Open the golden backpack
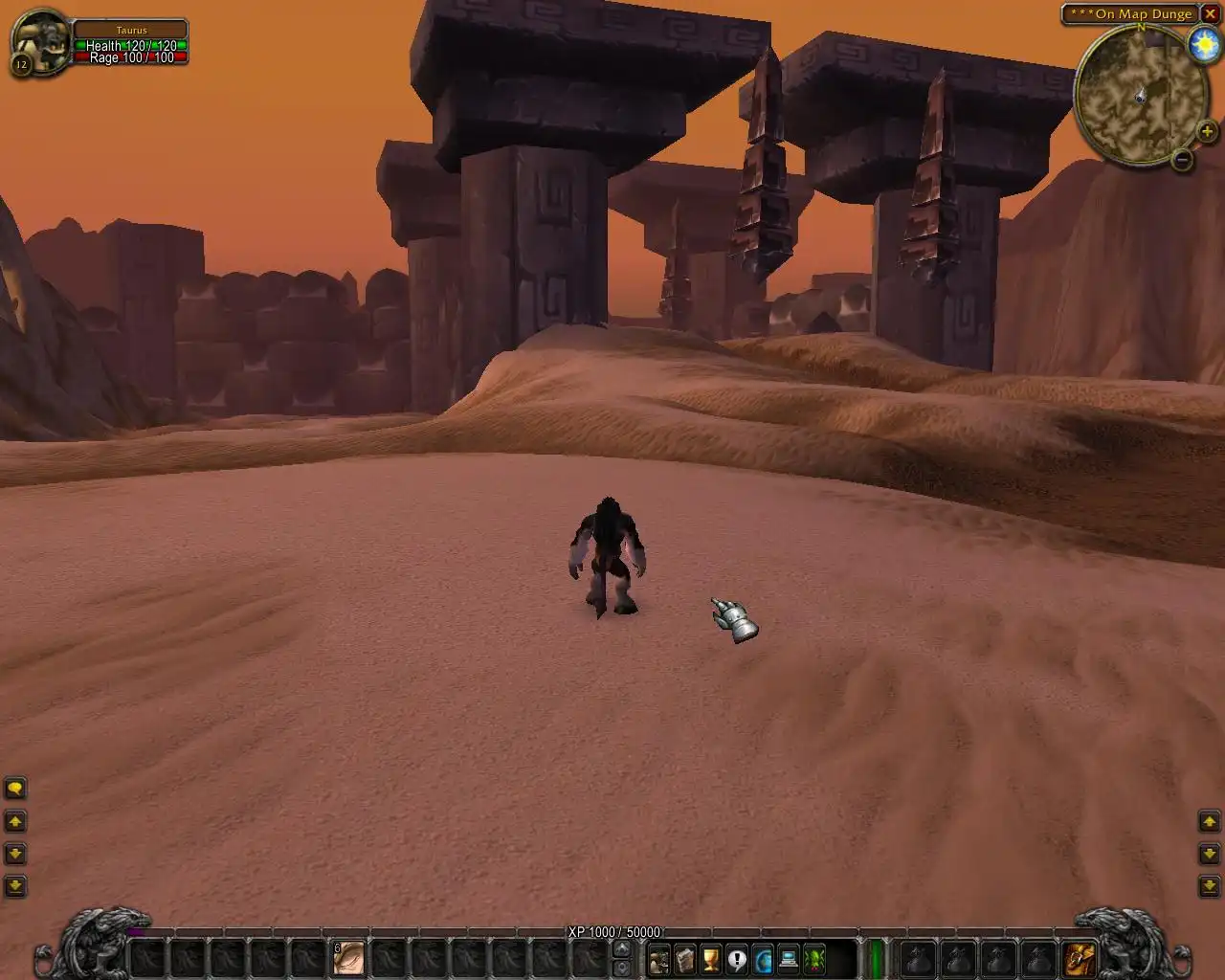Viewport: 1225px width, 980px height. click(x=1080, y=958)
